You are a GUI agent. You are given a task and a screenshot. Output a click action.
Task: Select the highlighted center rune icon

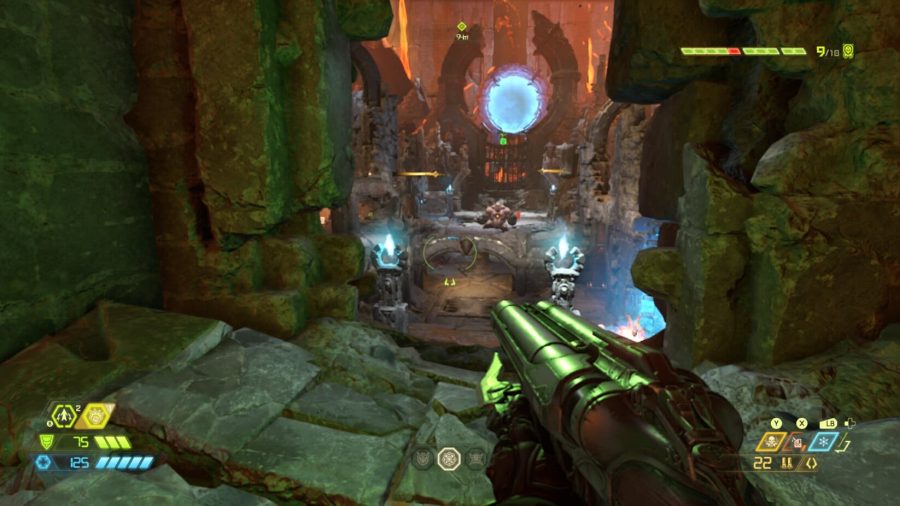click(449, 457)
